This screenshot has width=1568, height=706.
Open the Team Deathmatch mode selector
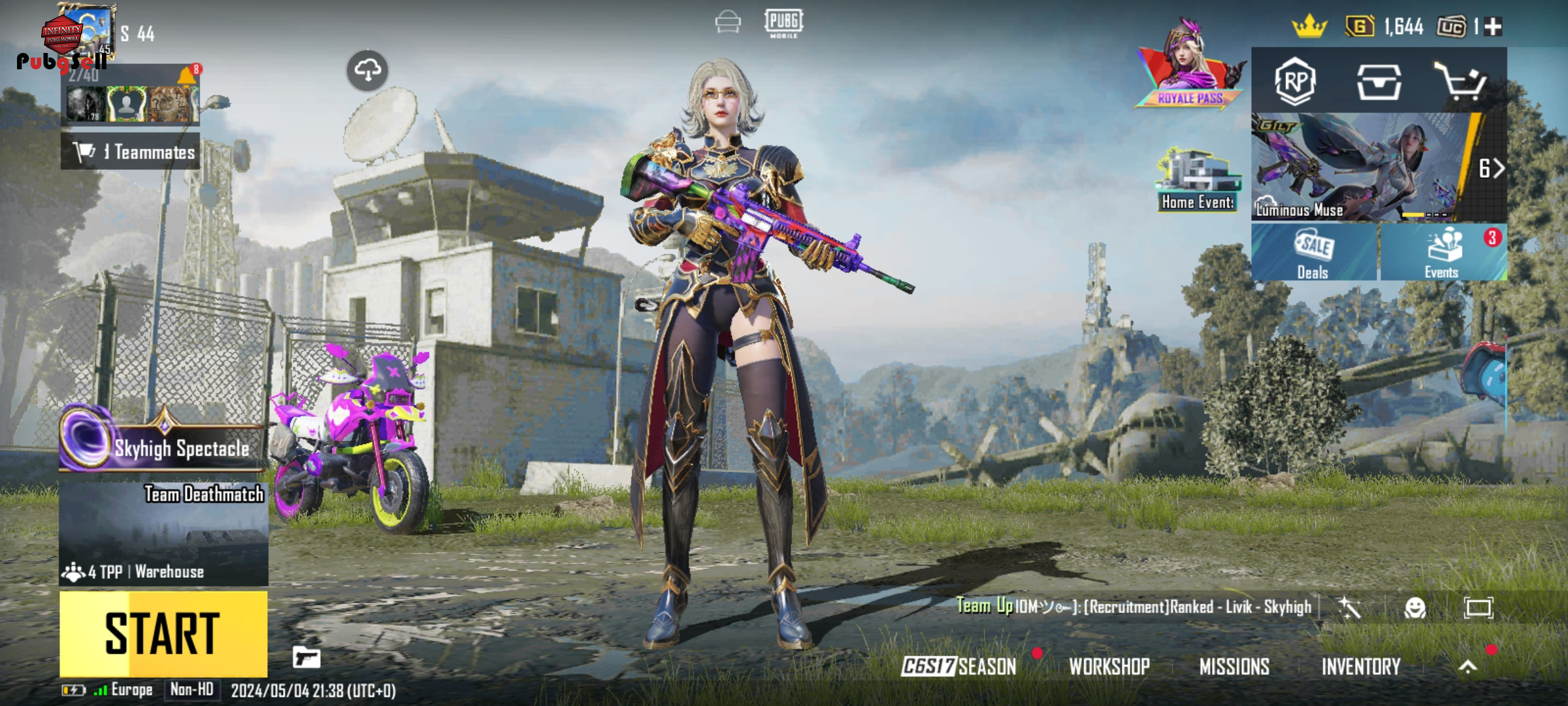coord(163,533)
